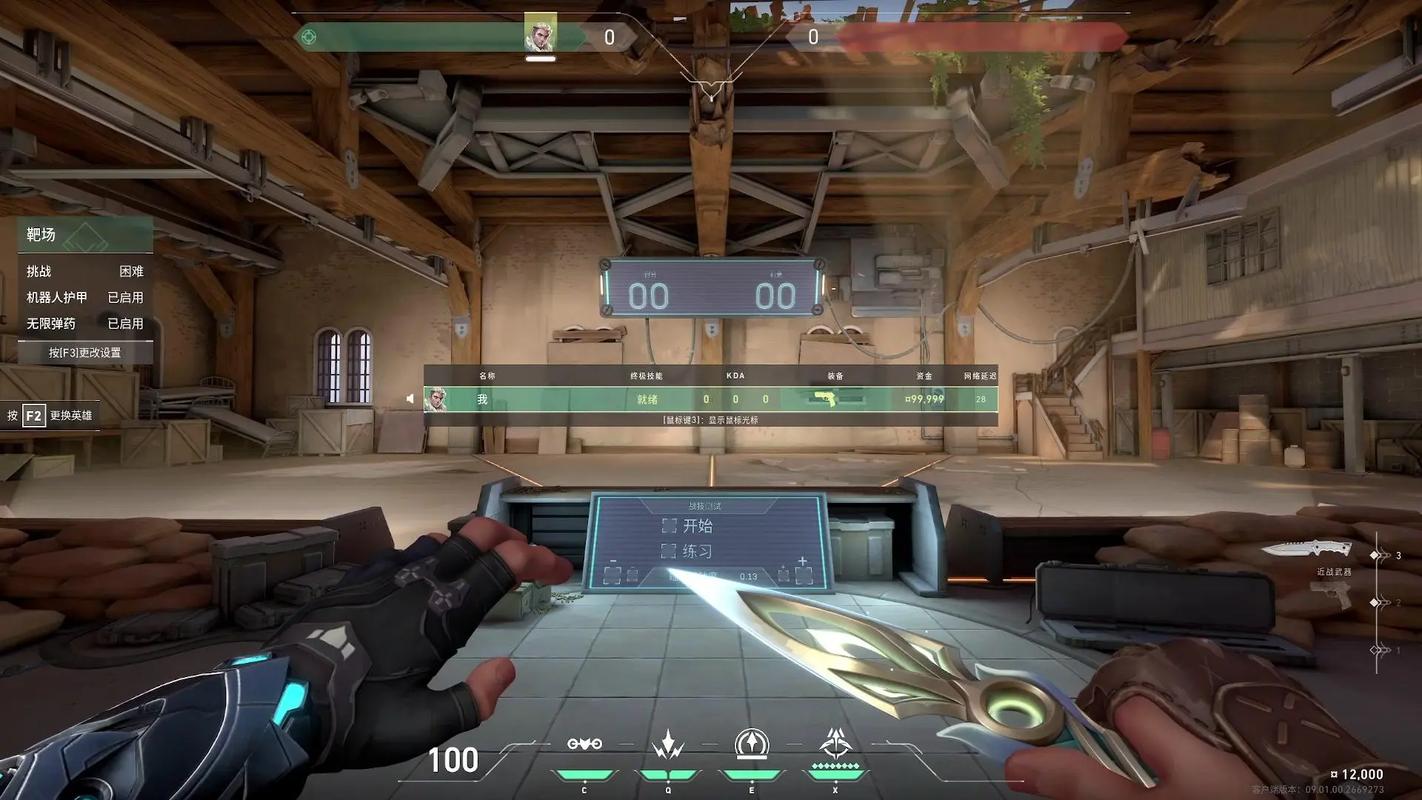Screen dimensions: 1422x800
Task: Mute the player via scoreboard speaker icon
Action: (x=409, y=399)
